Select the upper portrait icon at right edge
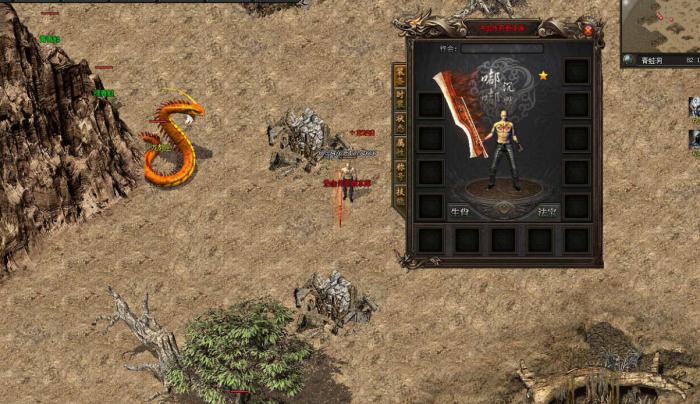 click(693, 106)
